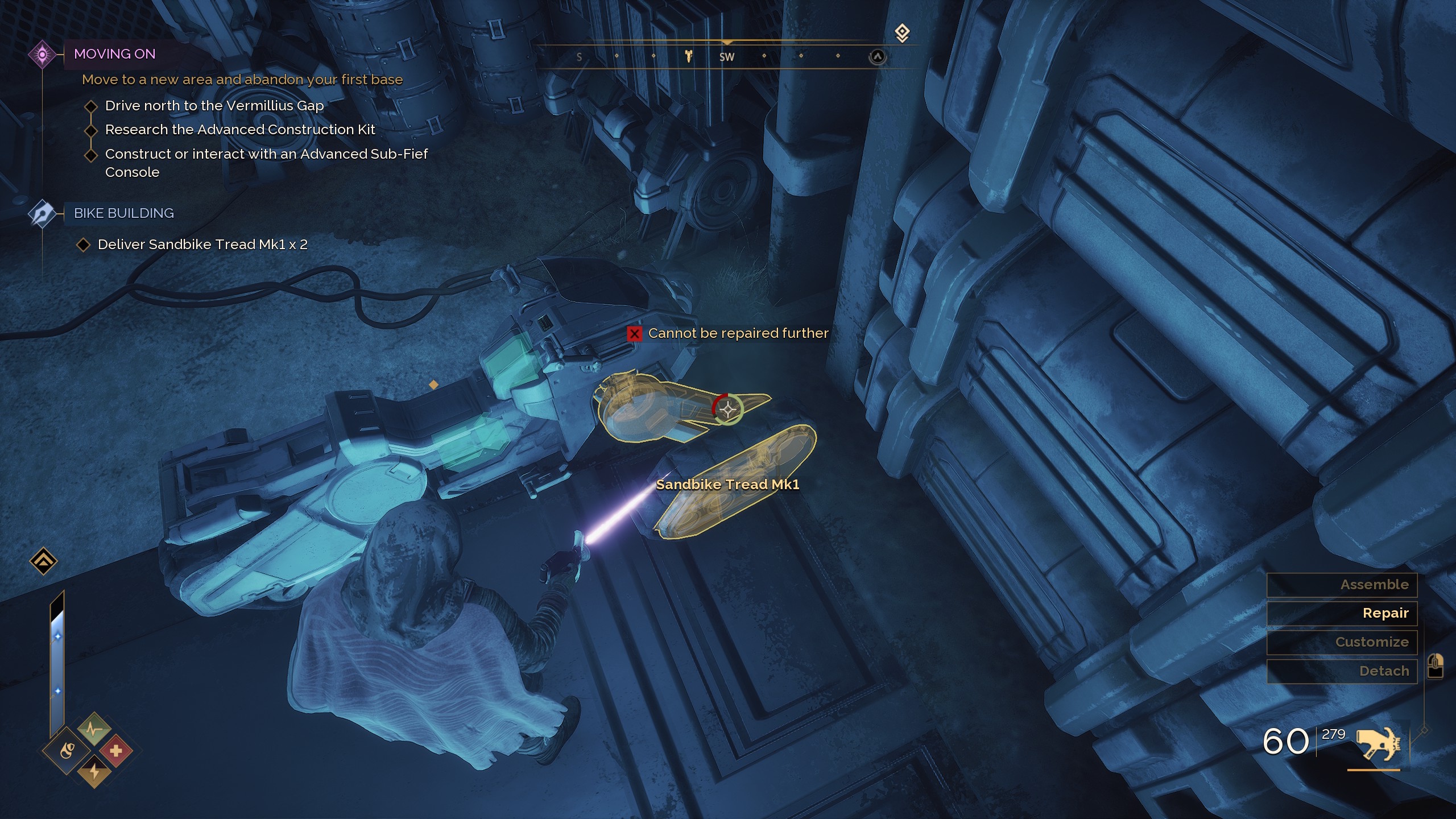This screenshot has width=1456, height=819.
Task: Click the heartbeat status diamond icon
Action: pos(94,728)
